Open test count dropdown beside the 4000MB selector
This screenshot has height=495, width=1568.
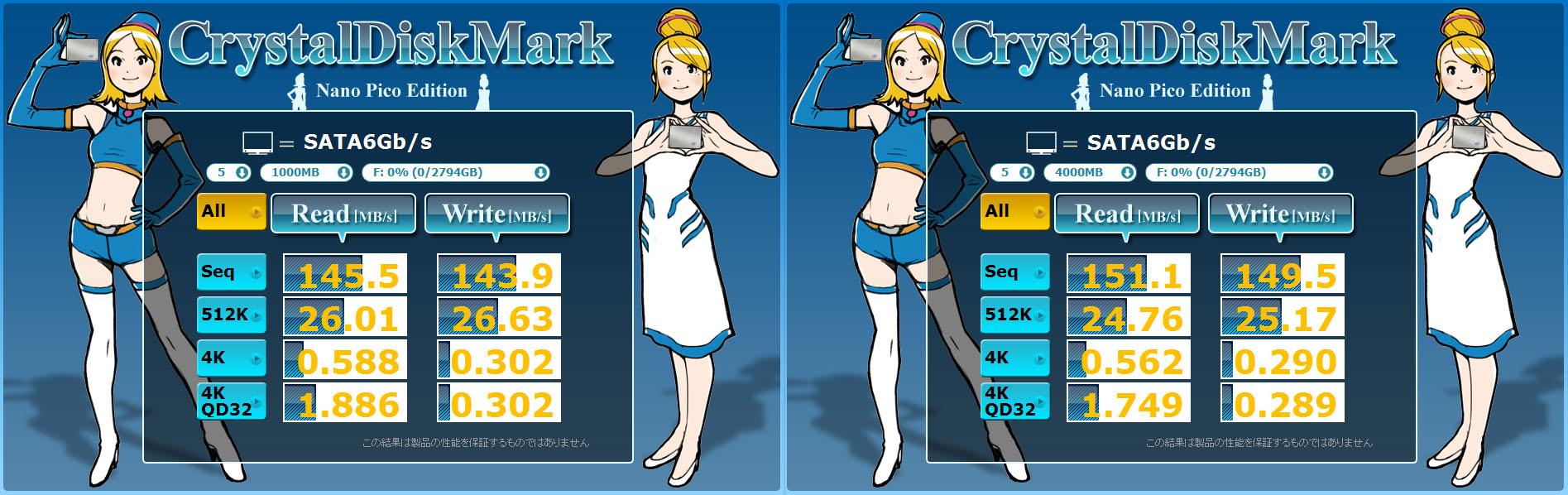[x=1013, y=172]
